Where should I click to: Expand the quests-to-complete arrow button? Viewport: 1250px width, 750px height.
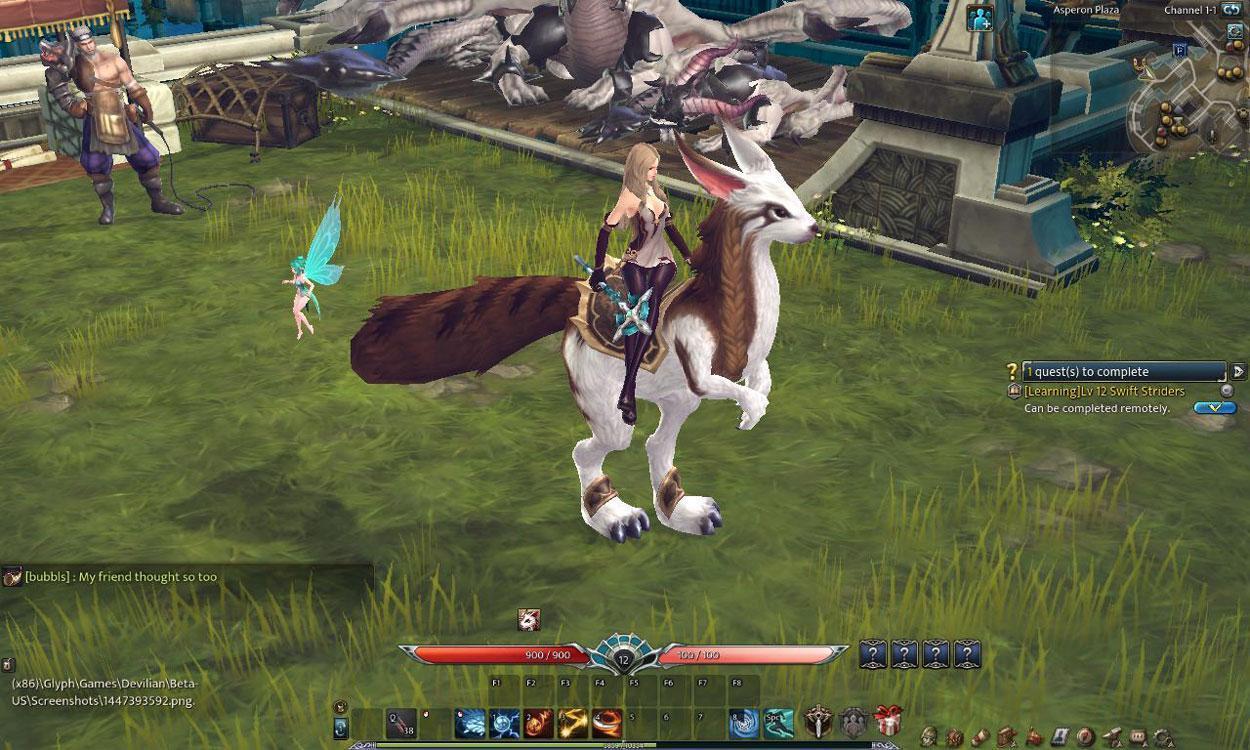pyautogui.click(x=1238, y=371)
